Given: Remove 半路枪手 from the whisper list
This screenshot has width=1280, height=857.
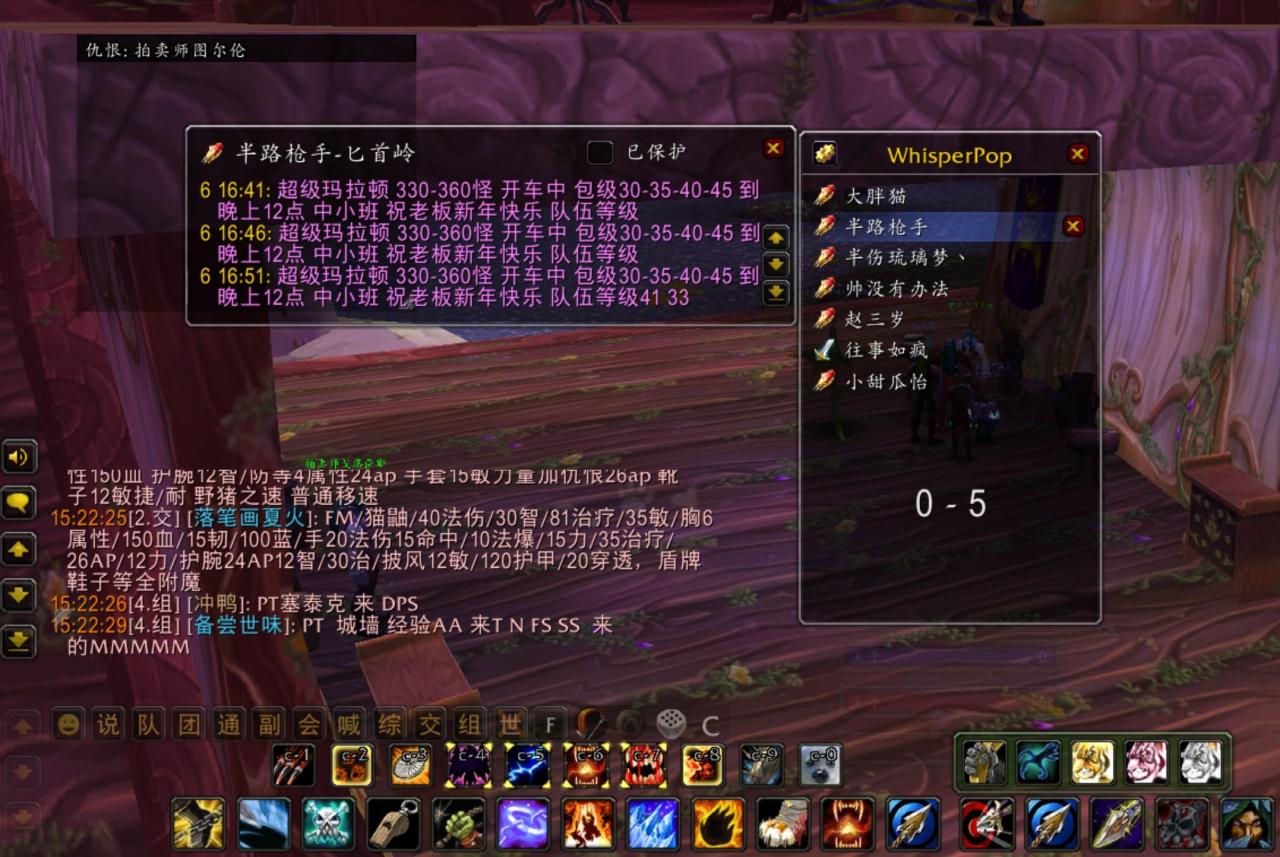Looking at the screenshot, I should pos(1073,226).
